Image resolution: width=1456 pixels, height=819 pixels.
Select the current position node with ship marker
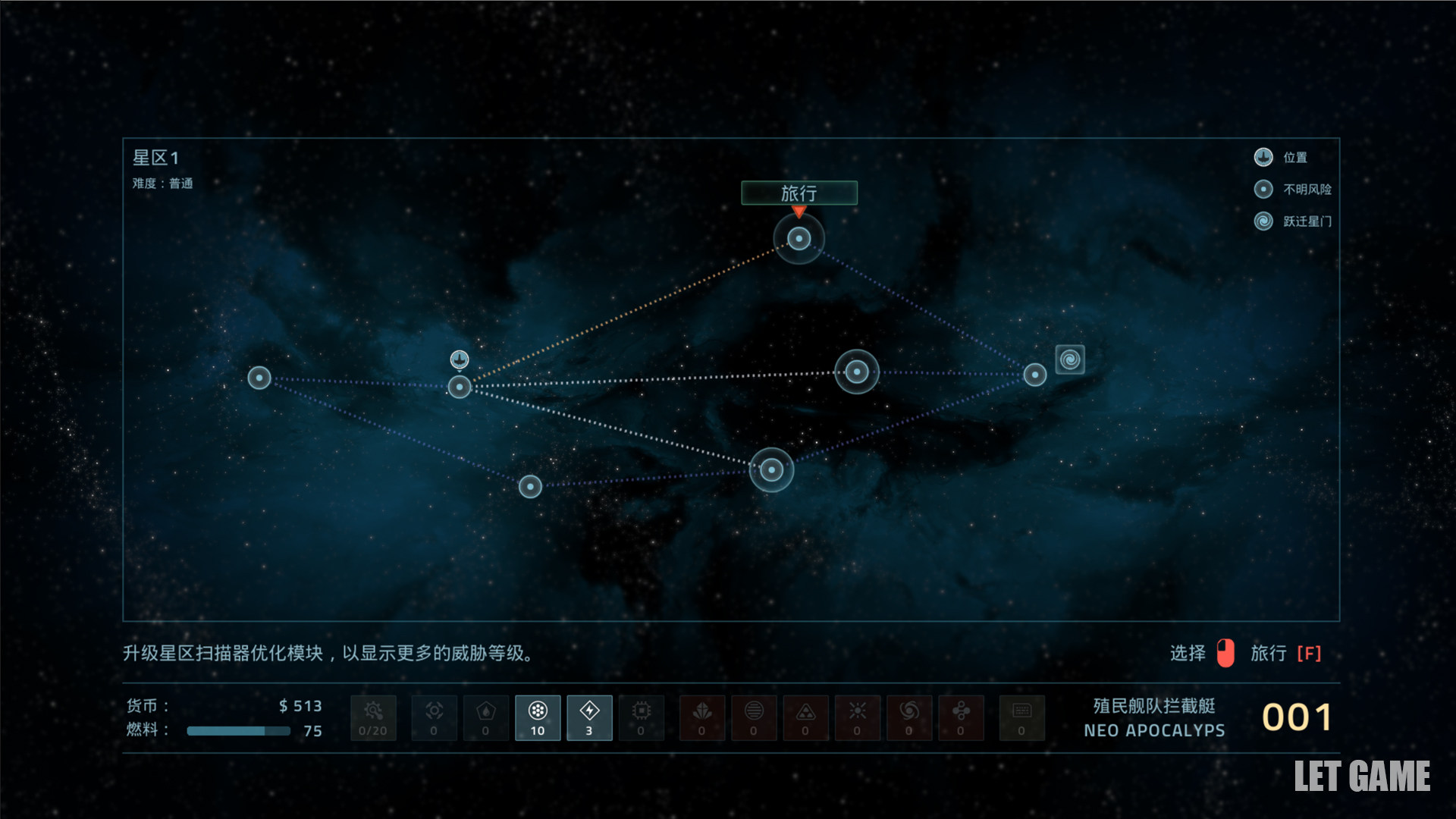point(460,387)
